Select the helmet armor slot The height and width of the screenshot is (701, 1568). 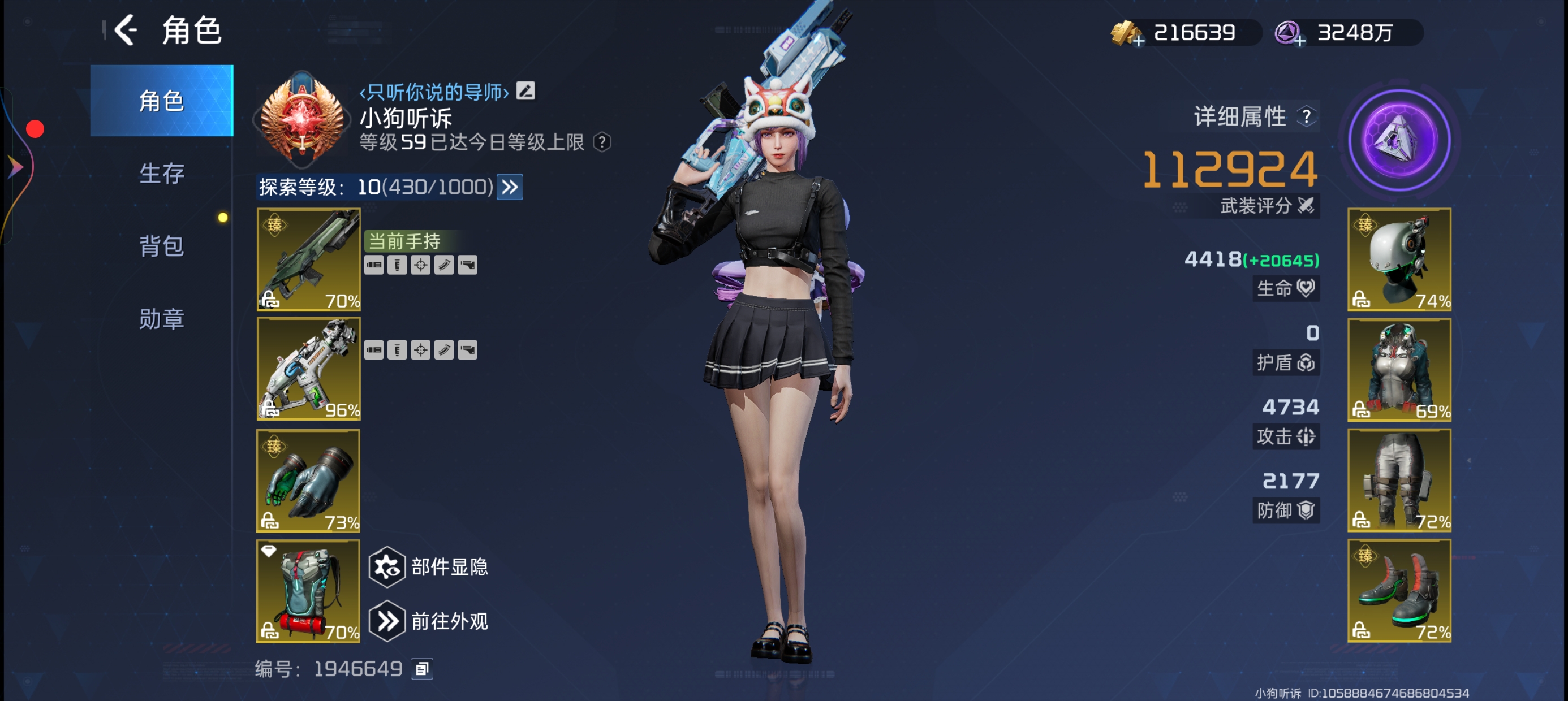tap(1399, 260)
